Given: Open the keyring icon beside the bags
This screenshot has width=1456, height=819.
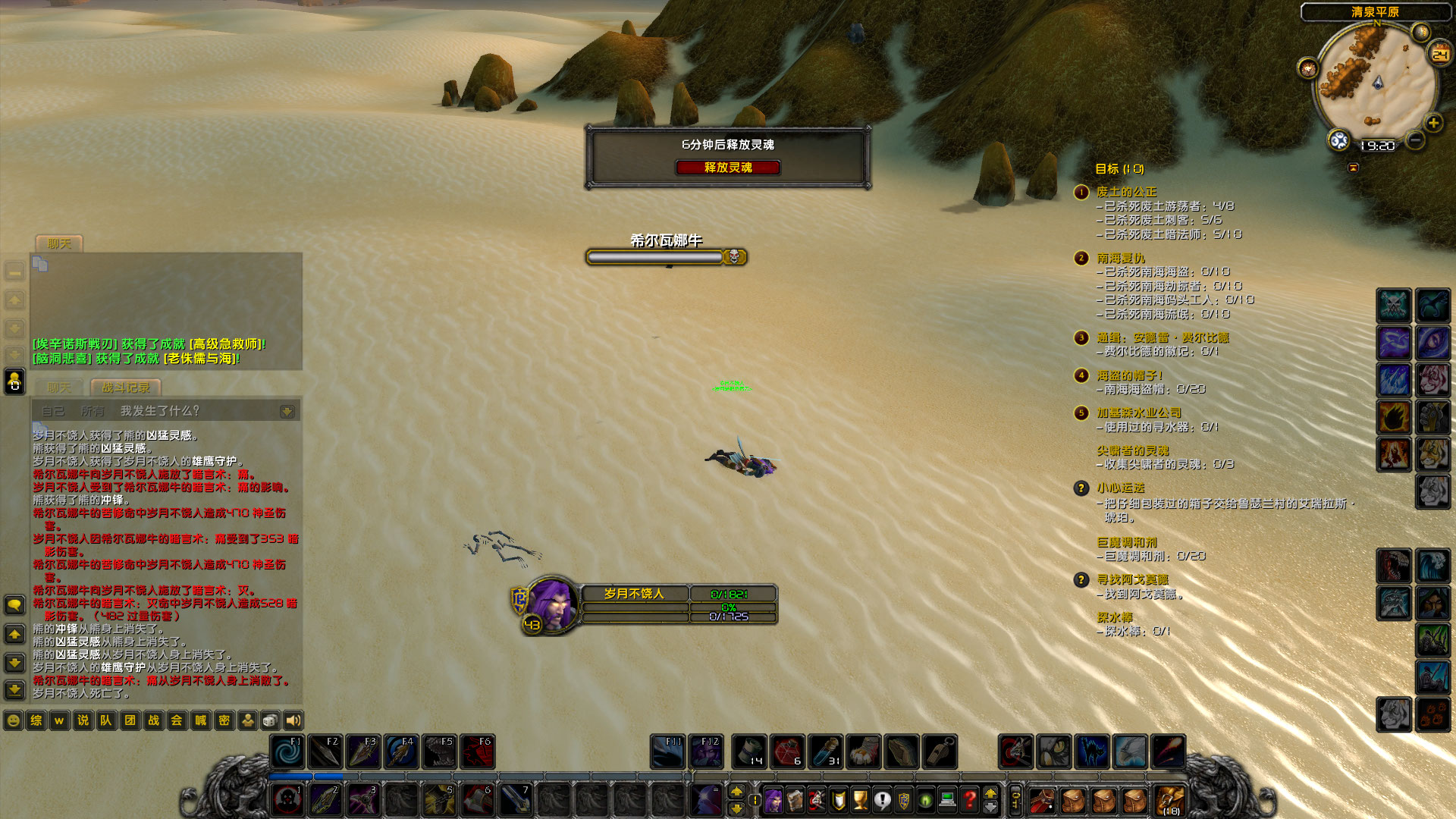Looking at the screenshot, I should point(1015,800).
